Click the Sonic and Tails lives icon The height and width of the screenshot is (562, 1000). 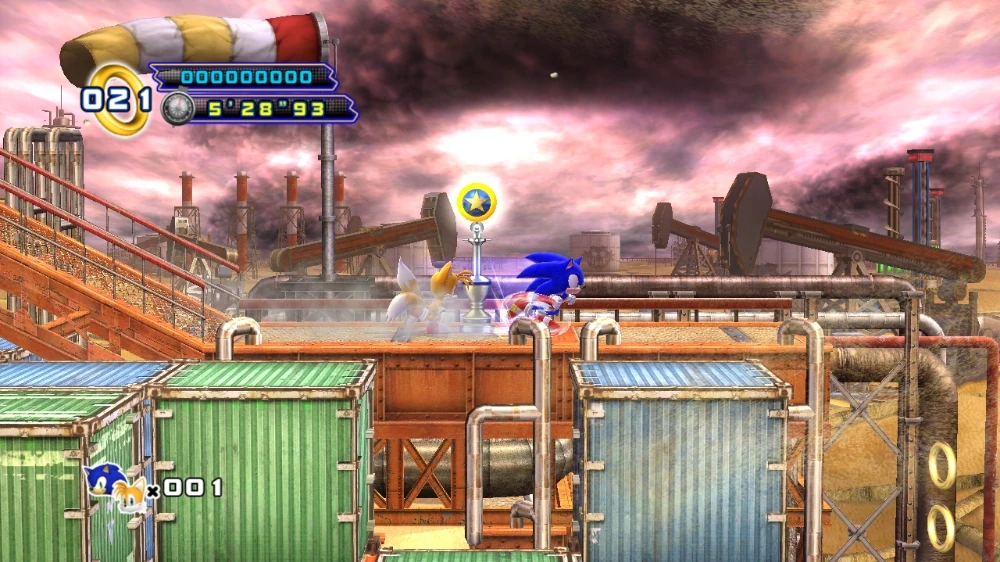(114, 487)
